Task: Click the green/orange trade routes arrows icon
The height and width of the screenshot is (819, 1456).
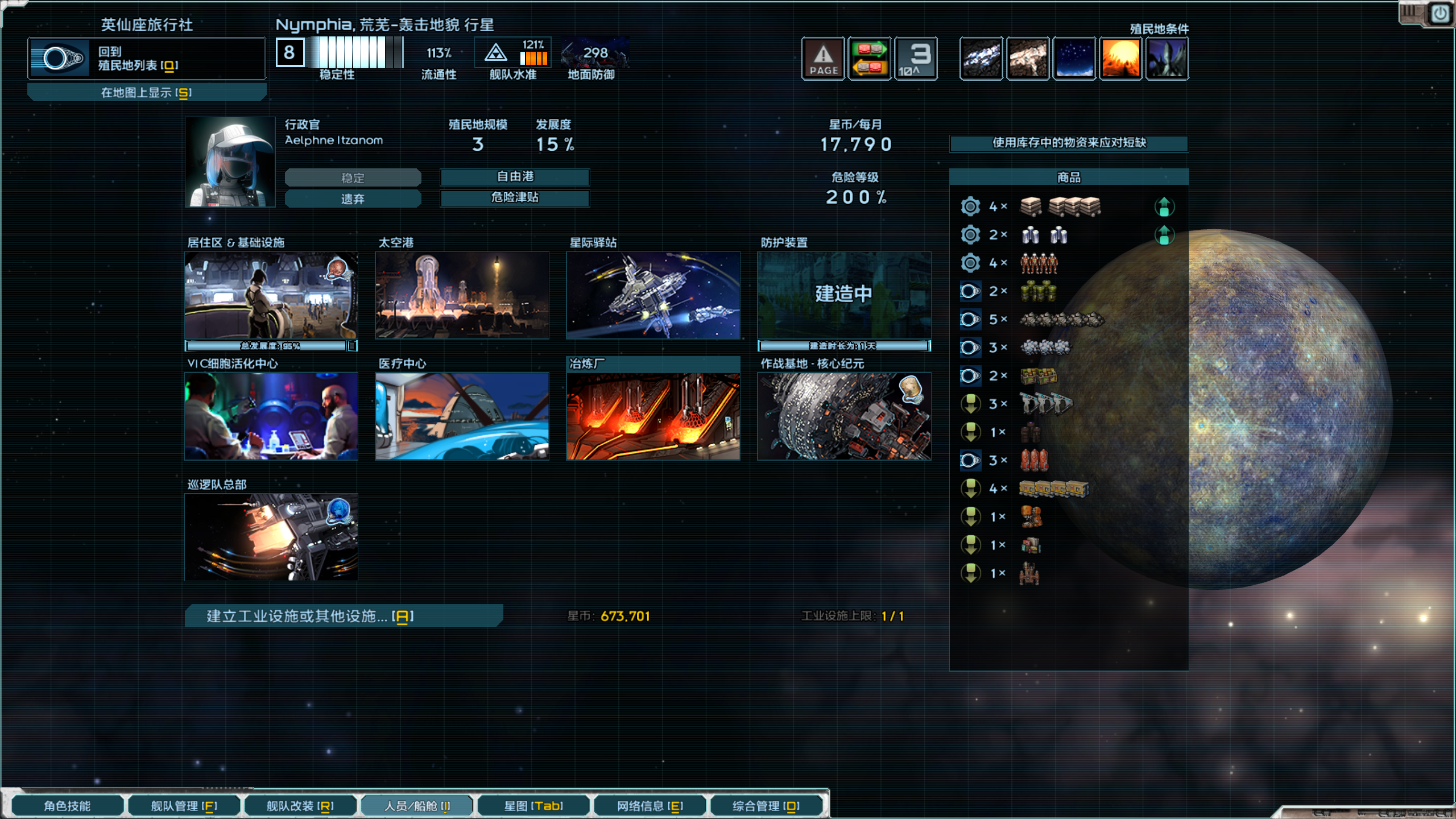Action: [x=870, y=58]
